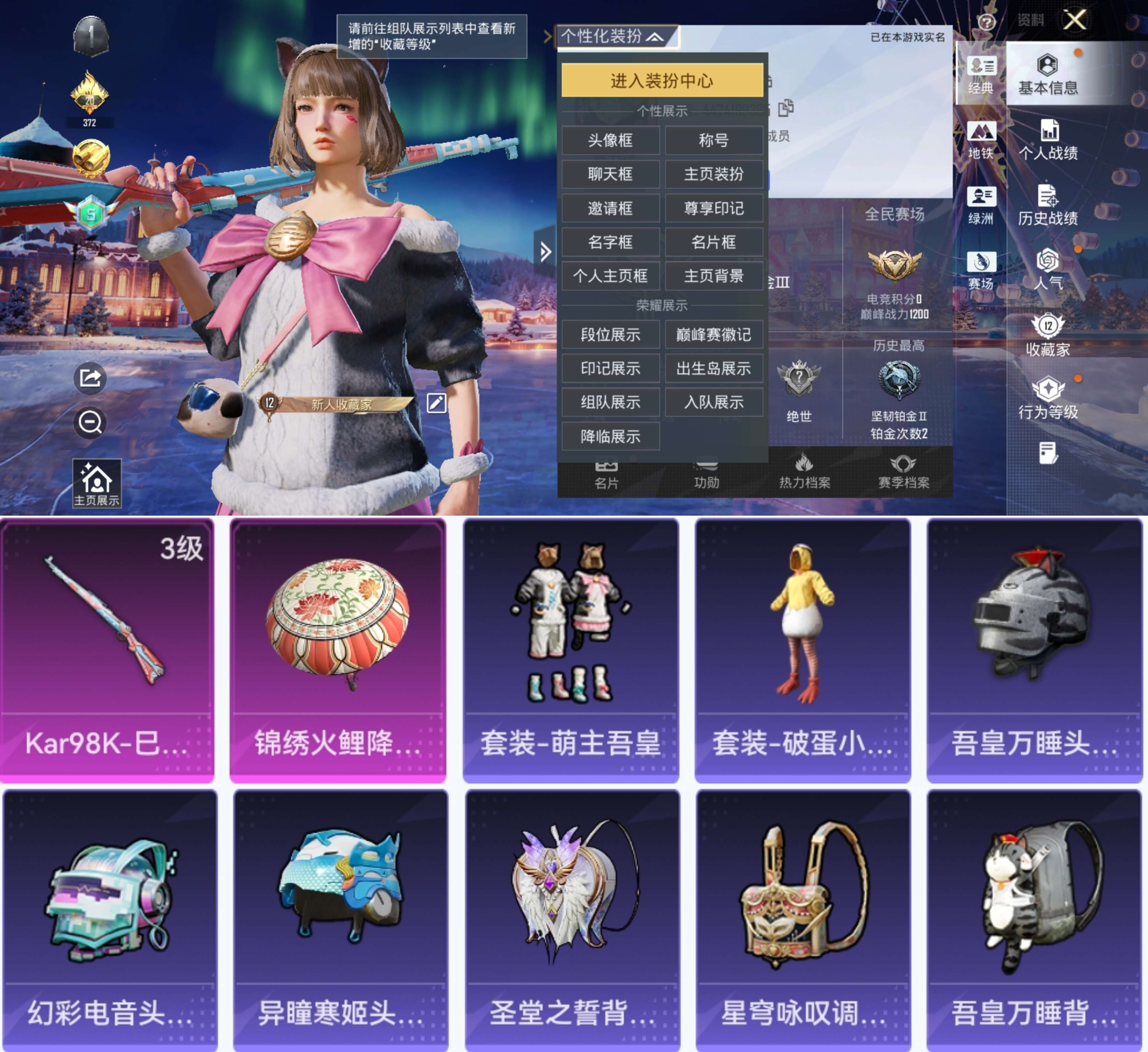
Task: Enable 段位展示 rank display
Action: pyautogui.click(x=611, y=335)
